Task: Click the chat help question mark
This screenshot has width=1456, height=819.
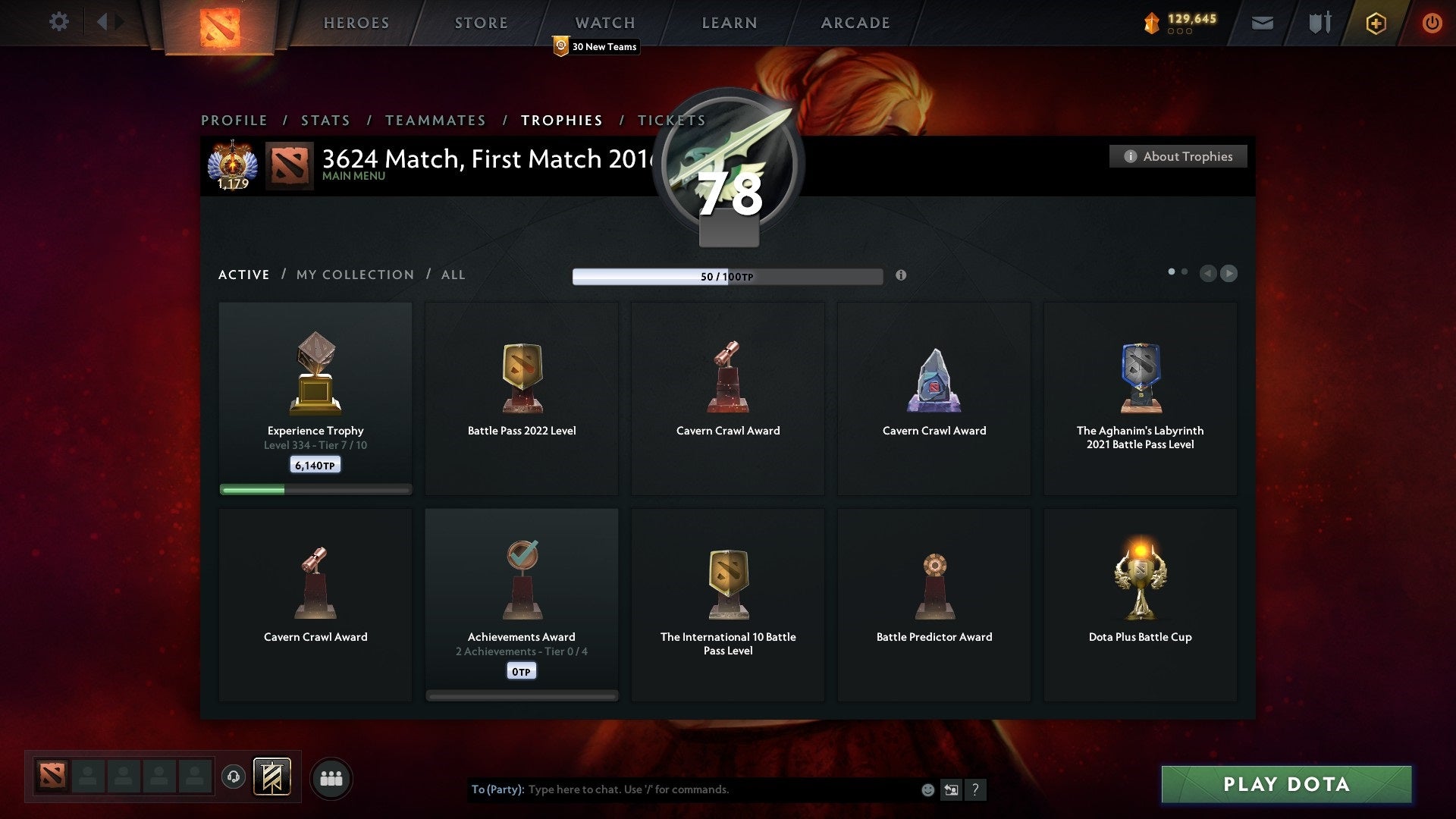Action: click(977, 789)
